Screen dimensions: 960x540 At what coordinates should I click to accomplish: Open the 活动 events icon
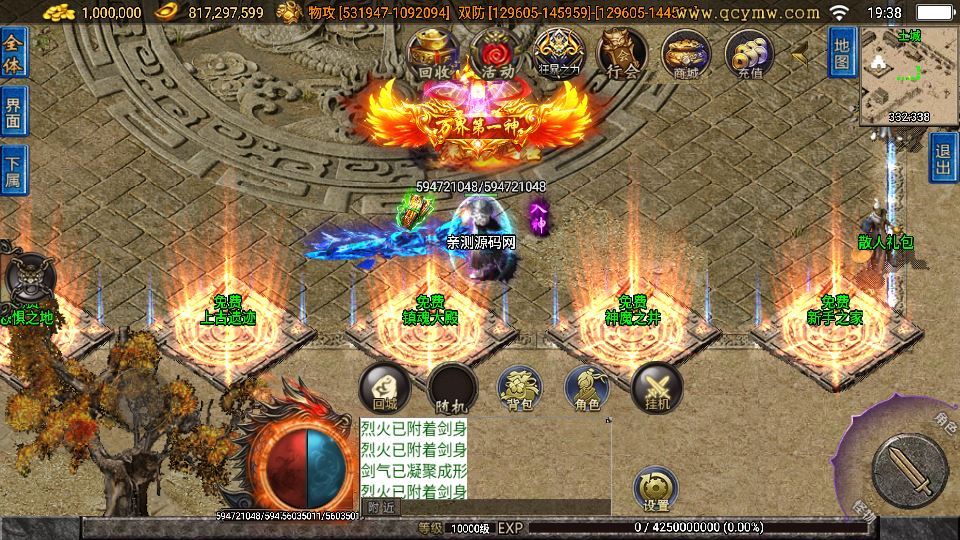497,54
